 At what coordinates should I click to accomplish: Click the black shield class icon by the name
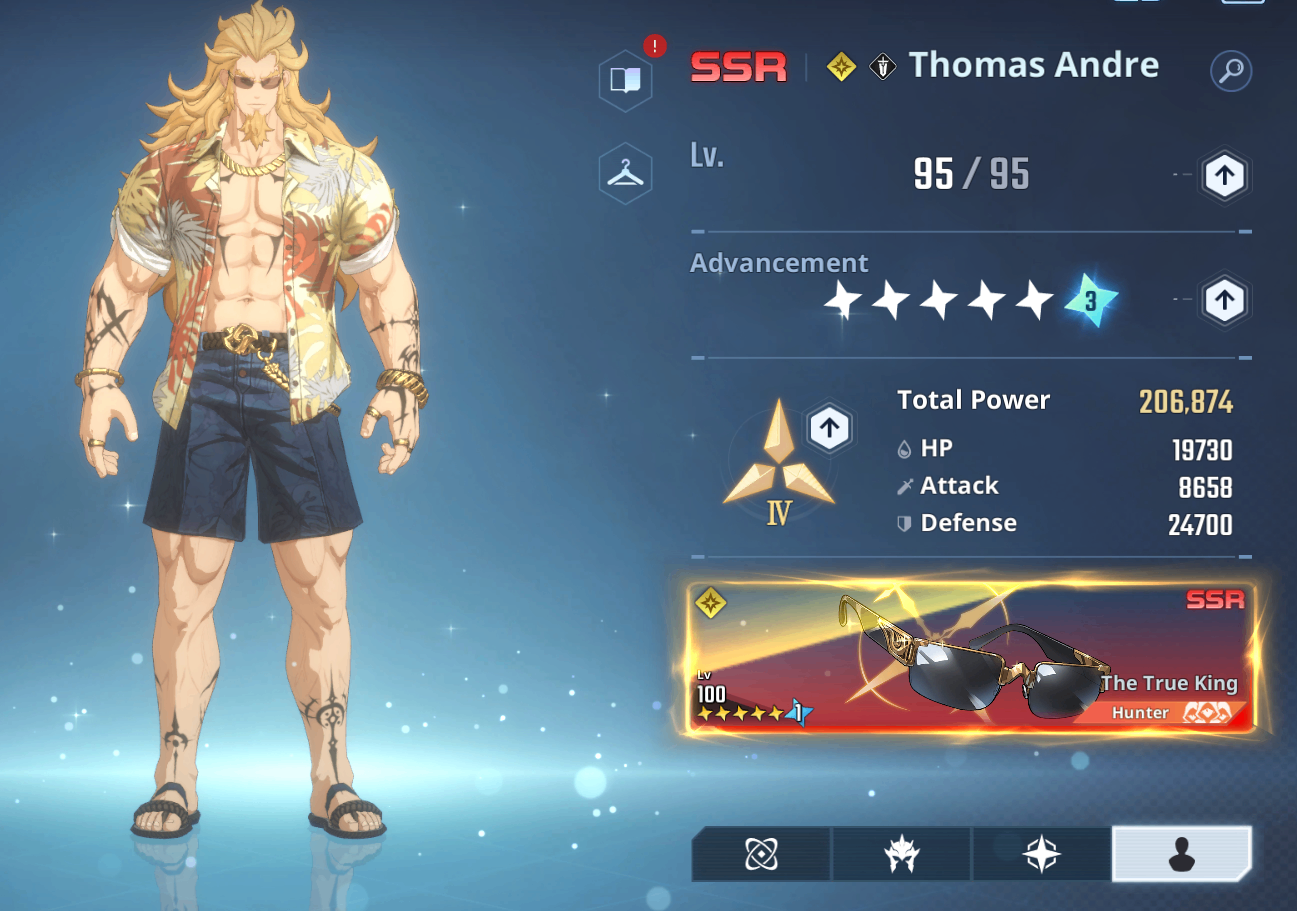pos(882,68)
